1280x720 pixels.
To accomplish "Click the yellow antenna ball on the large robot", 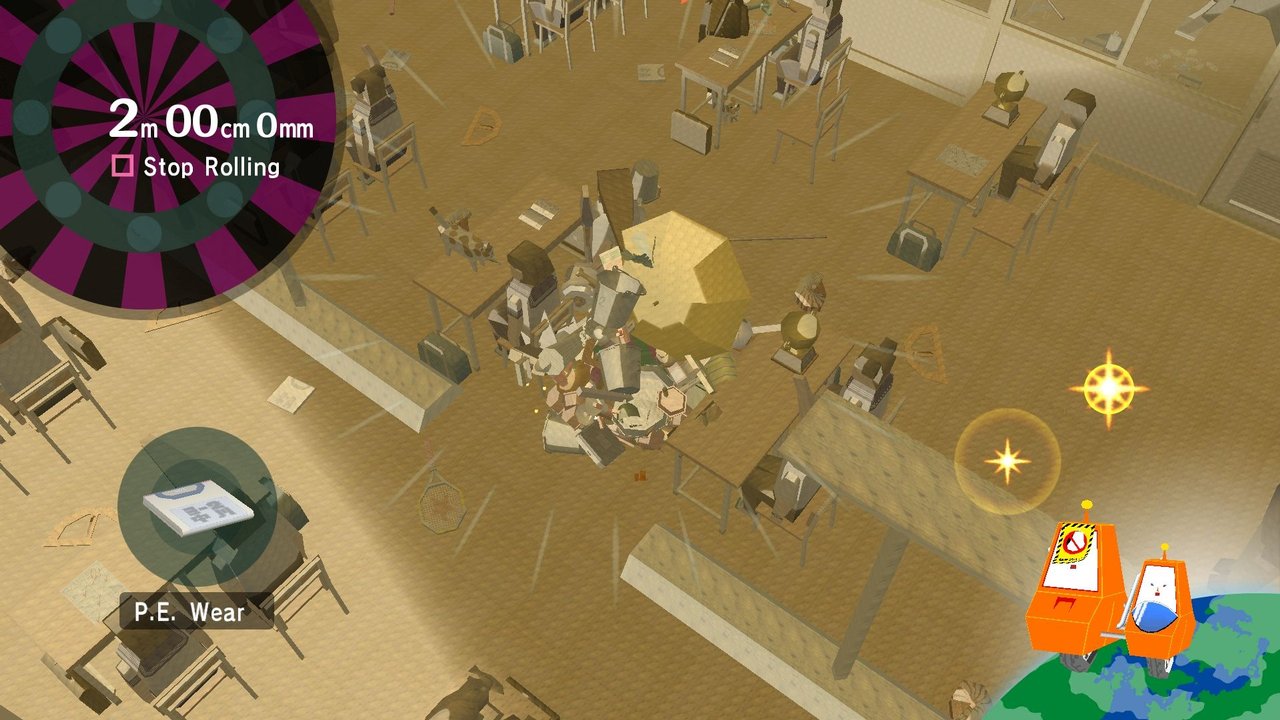I will pyautogui.click(x=1085, y=505).
